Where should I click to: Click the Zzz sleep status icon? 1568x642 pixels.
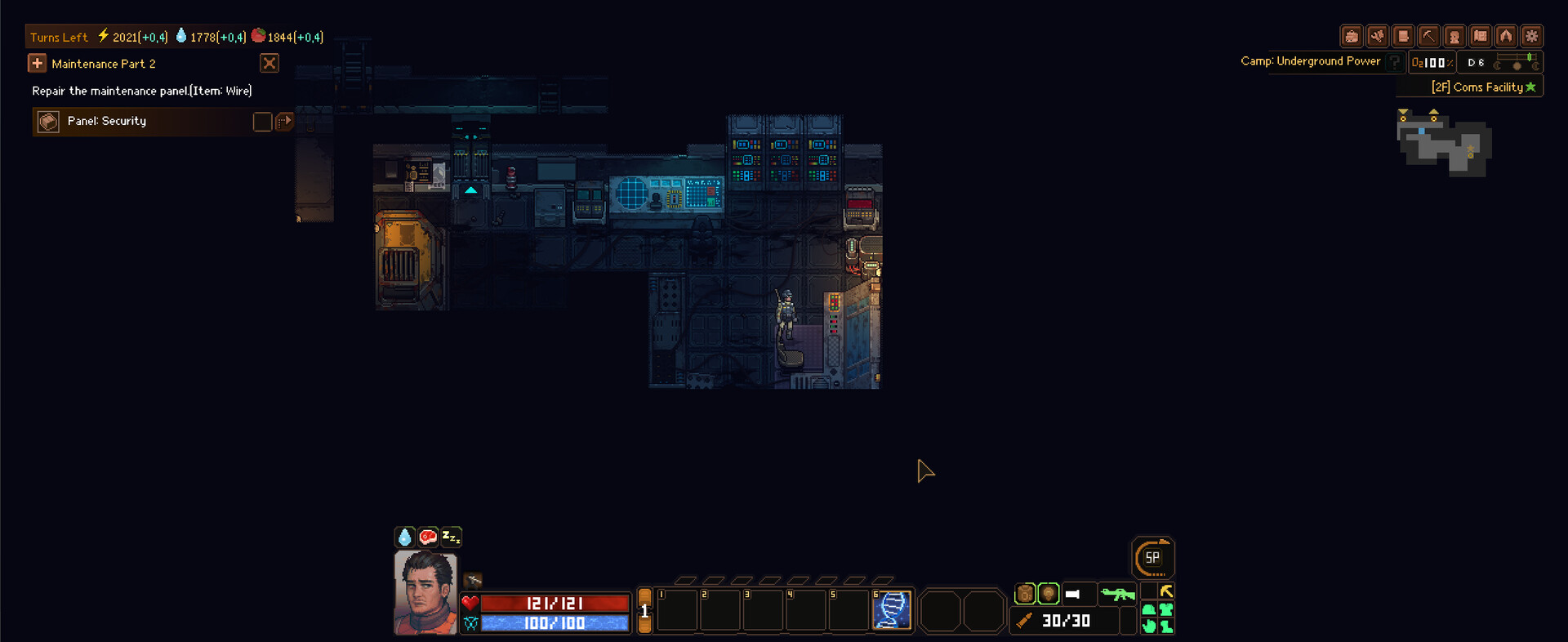(x=450, y=537)
